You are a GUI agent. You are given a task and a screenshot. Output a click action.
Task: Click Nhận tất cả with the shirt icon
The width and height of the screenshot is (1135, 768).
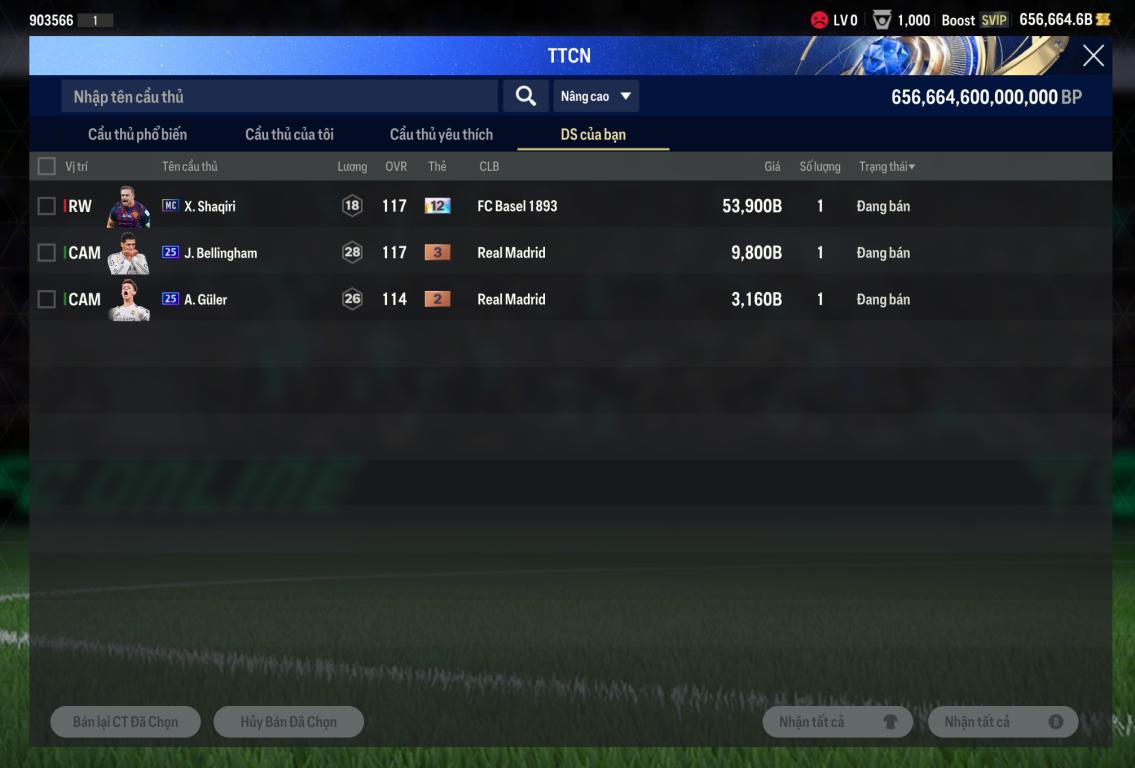tap(837, 722)
